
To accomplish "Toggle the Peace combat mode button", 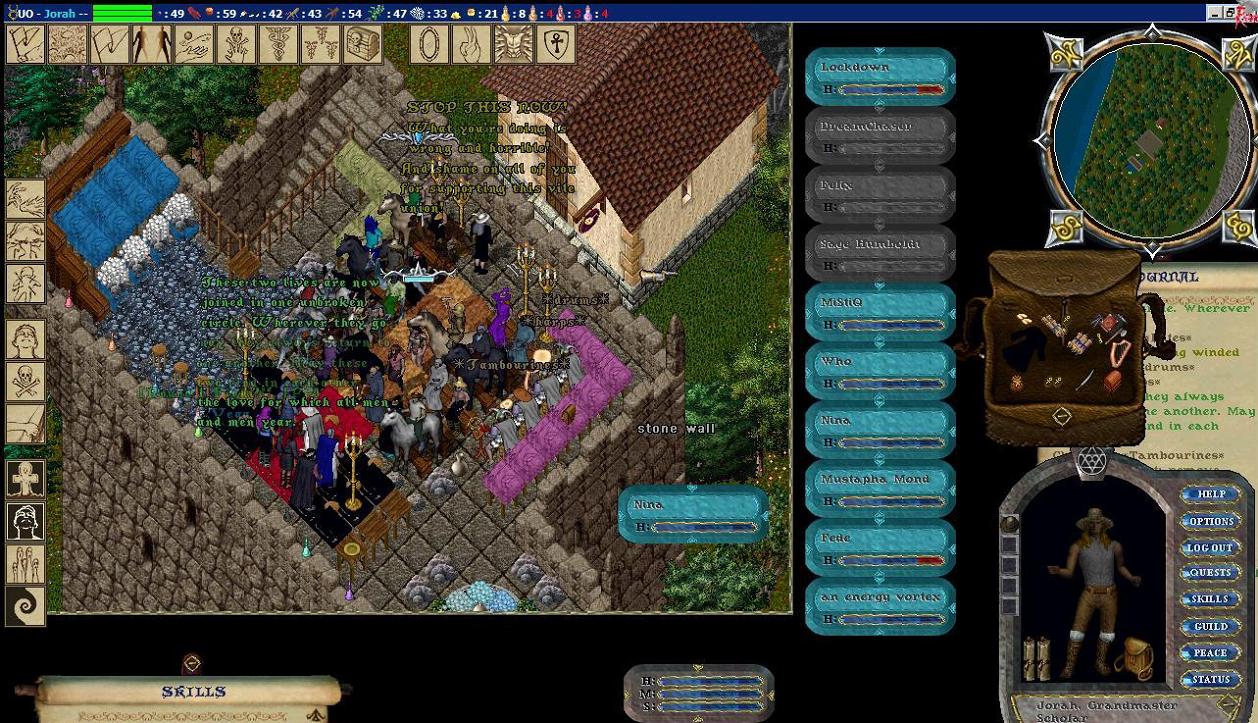I will click(1210, 652).
